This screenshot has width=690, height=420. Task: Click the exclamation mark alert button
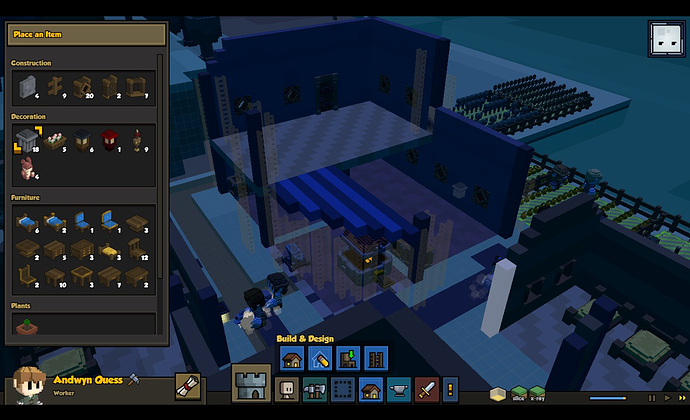pos(450,389)
